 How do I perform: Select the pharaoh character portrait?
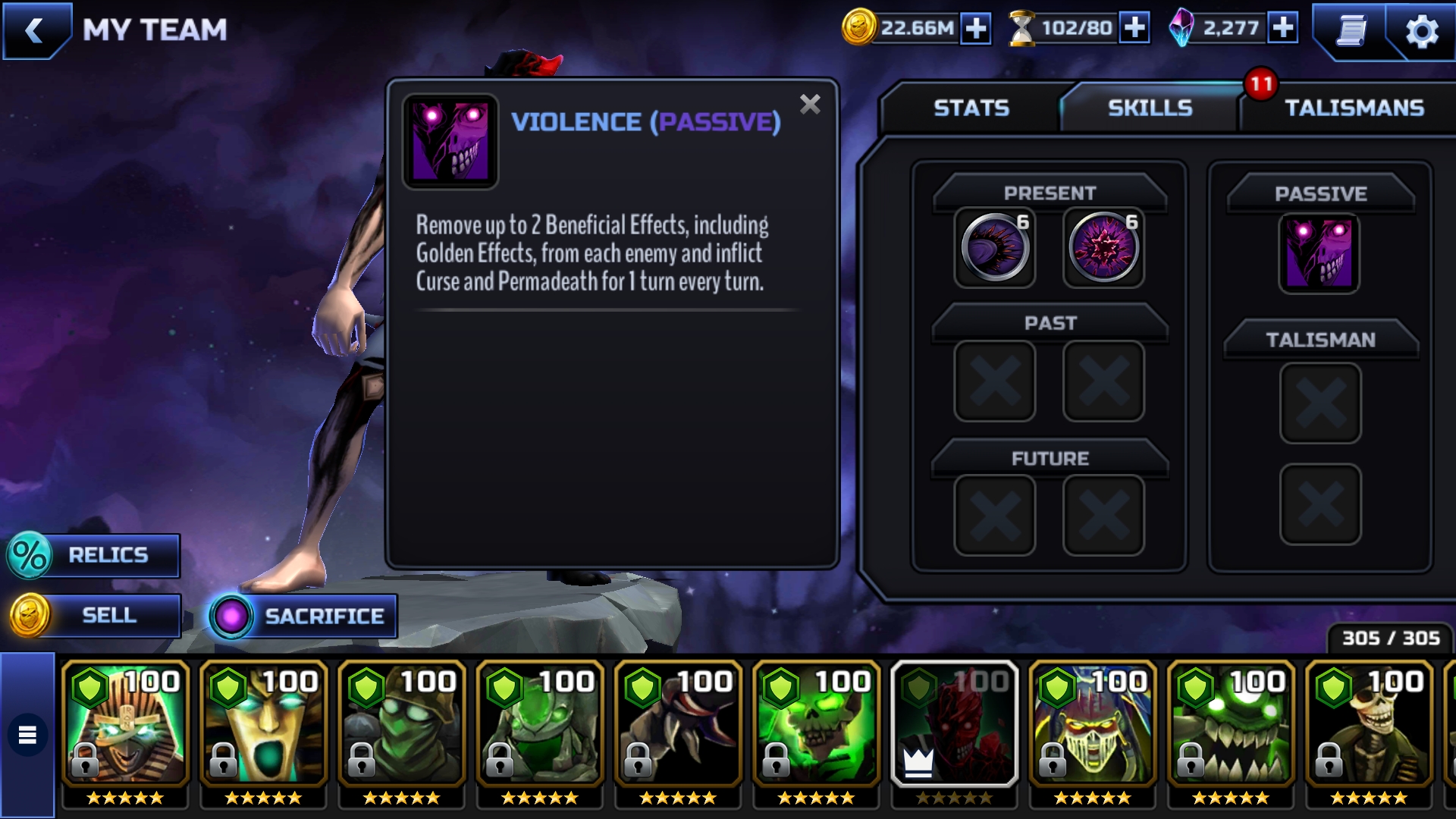pyautogui.click(x=126, y=724)
